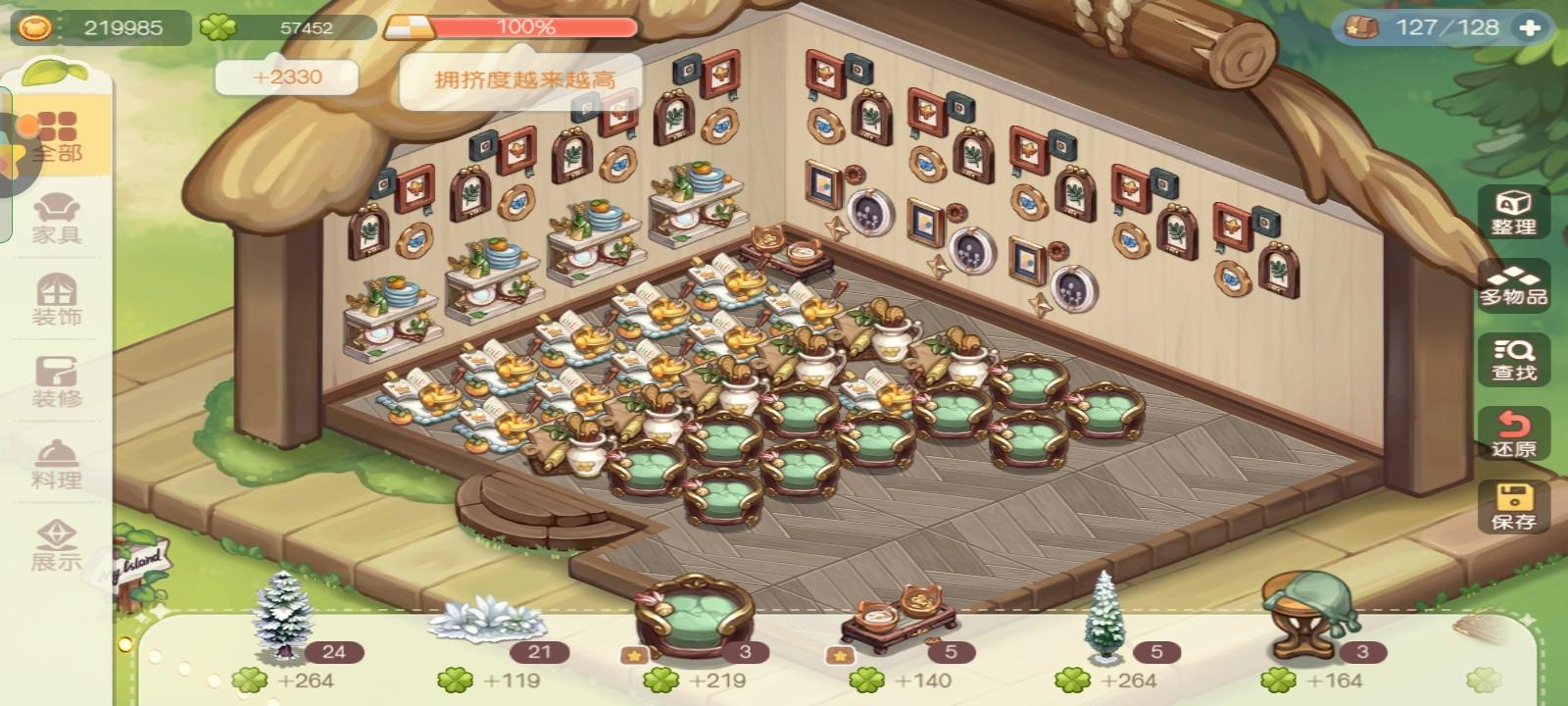
Task: Open the 展示 display category
Action: [x=59, y=544]
